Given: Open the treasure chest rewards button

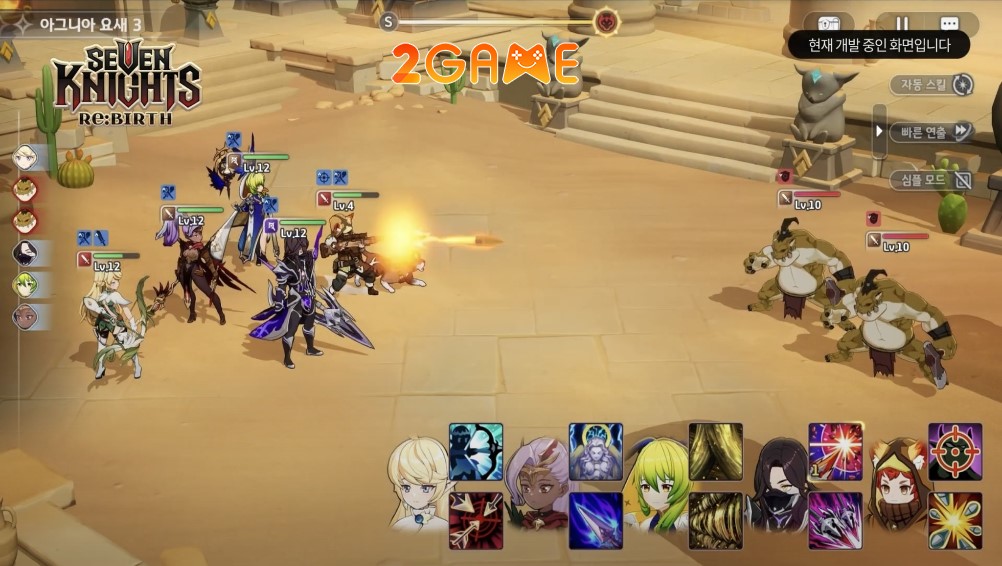Looking at the screenshot, I should [x=829, y=24].
